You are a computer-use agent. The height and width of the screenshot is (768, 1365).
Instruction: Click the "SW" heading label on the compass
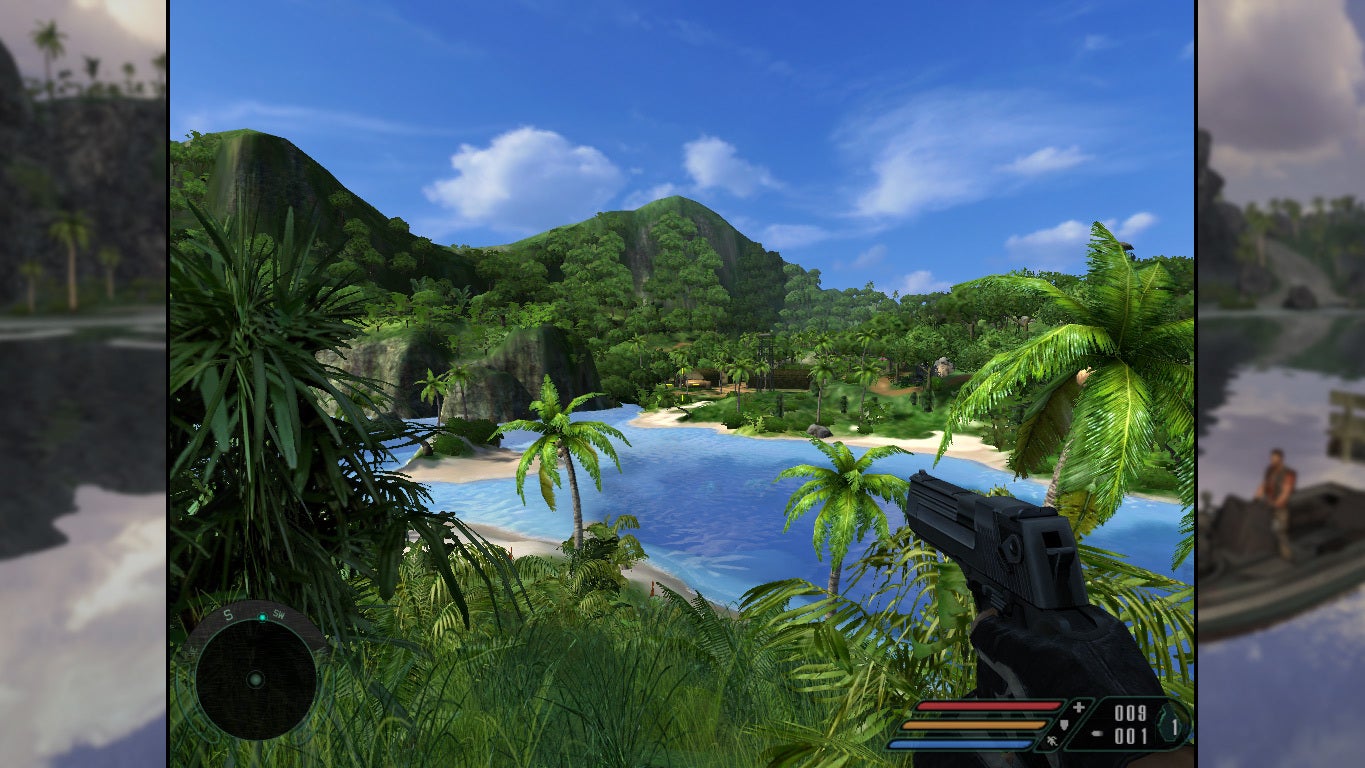tap(279, 616)
